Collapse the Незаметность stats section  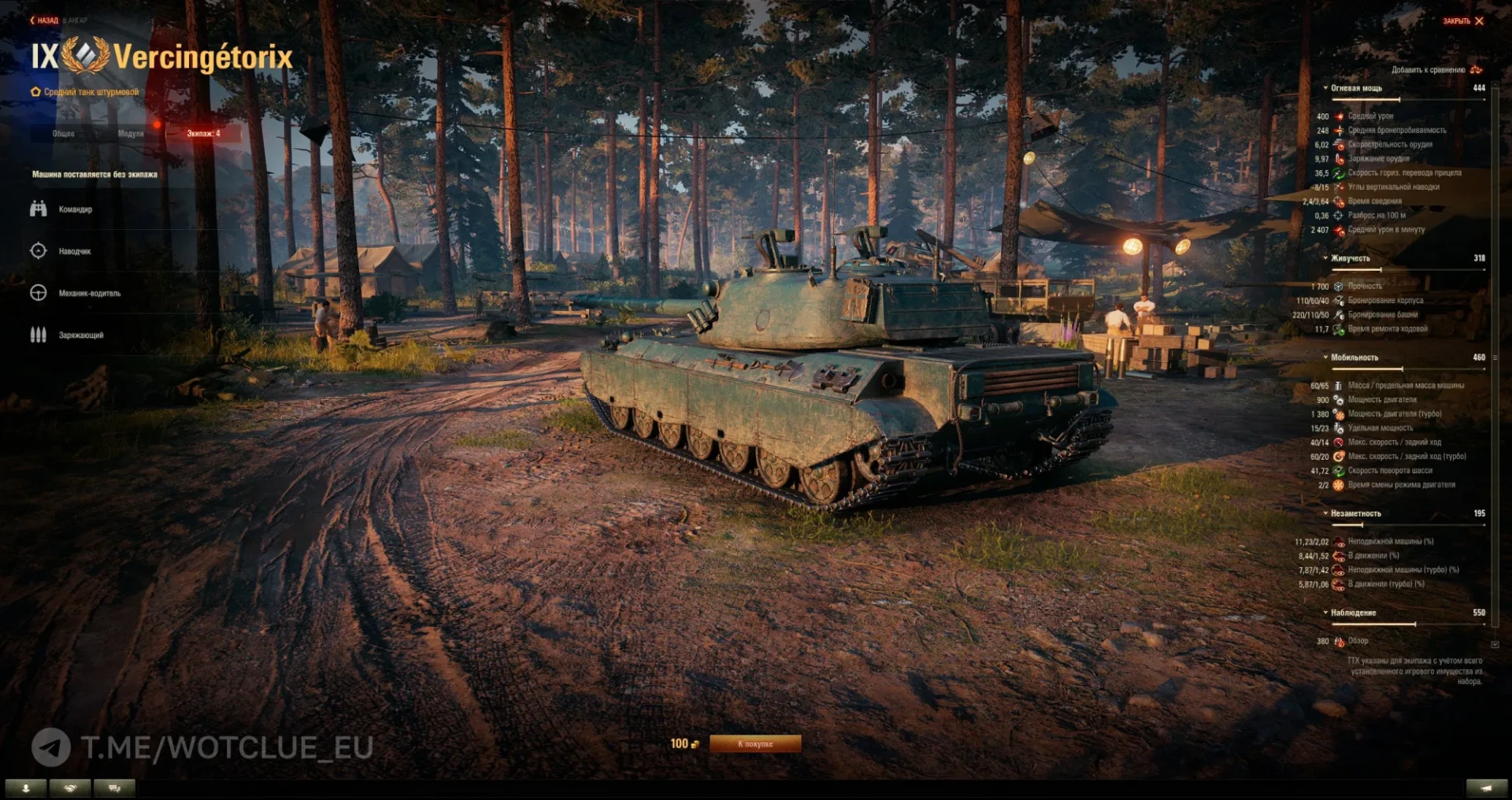pyautogui.click(x=1355, y=513)
